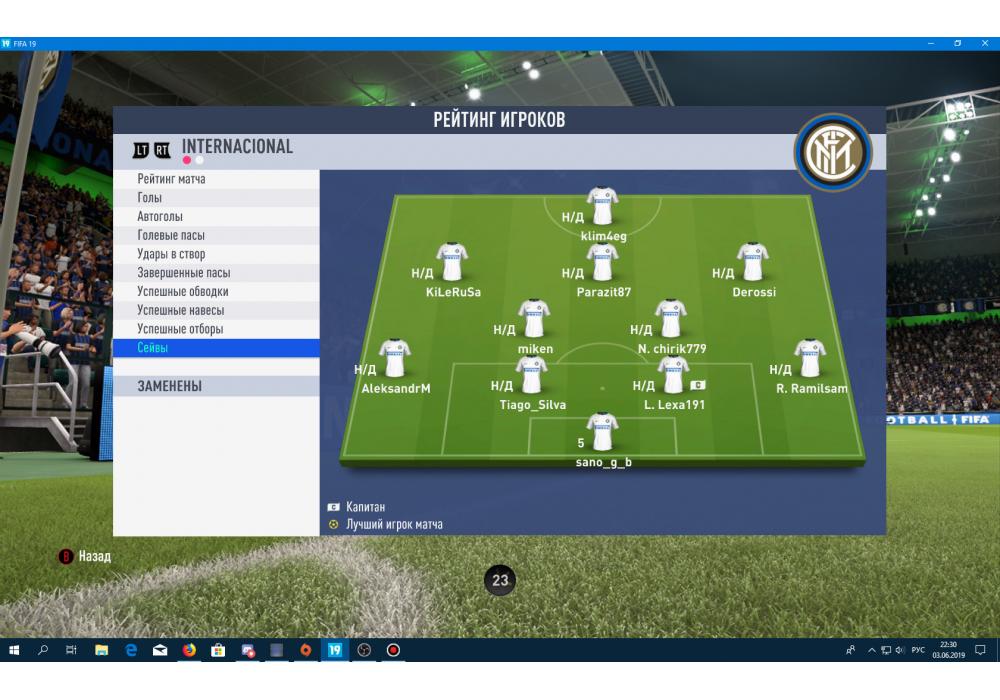
Task: Pick player Tiago_Silva in defense
Action: coord(531,377)
